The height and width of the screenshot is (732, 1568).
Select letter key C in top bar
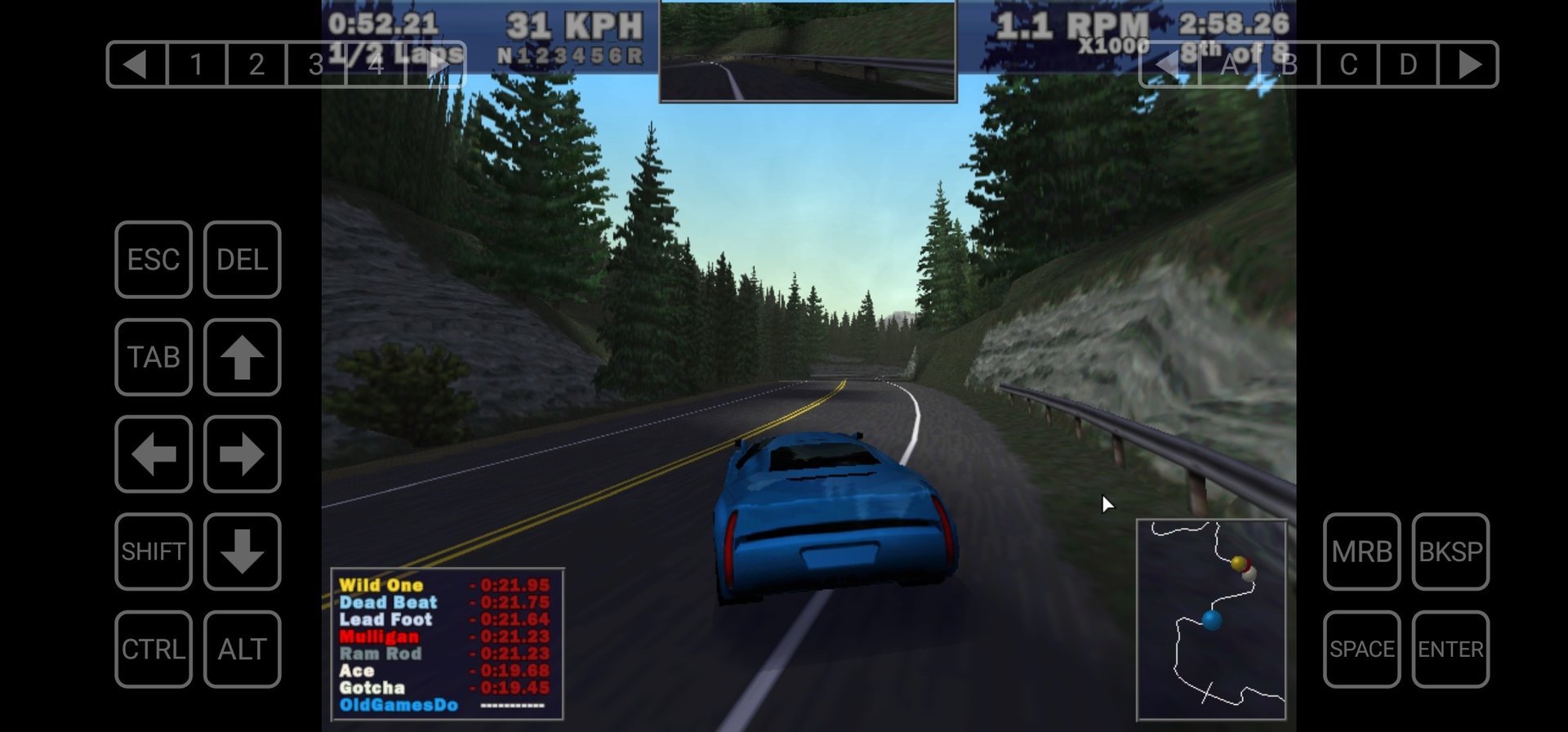pyautogui.click(x=1348, y=64)
